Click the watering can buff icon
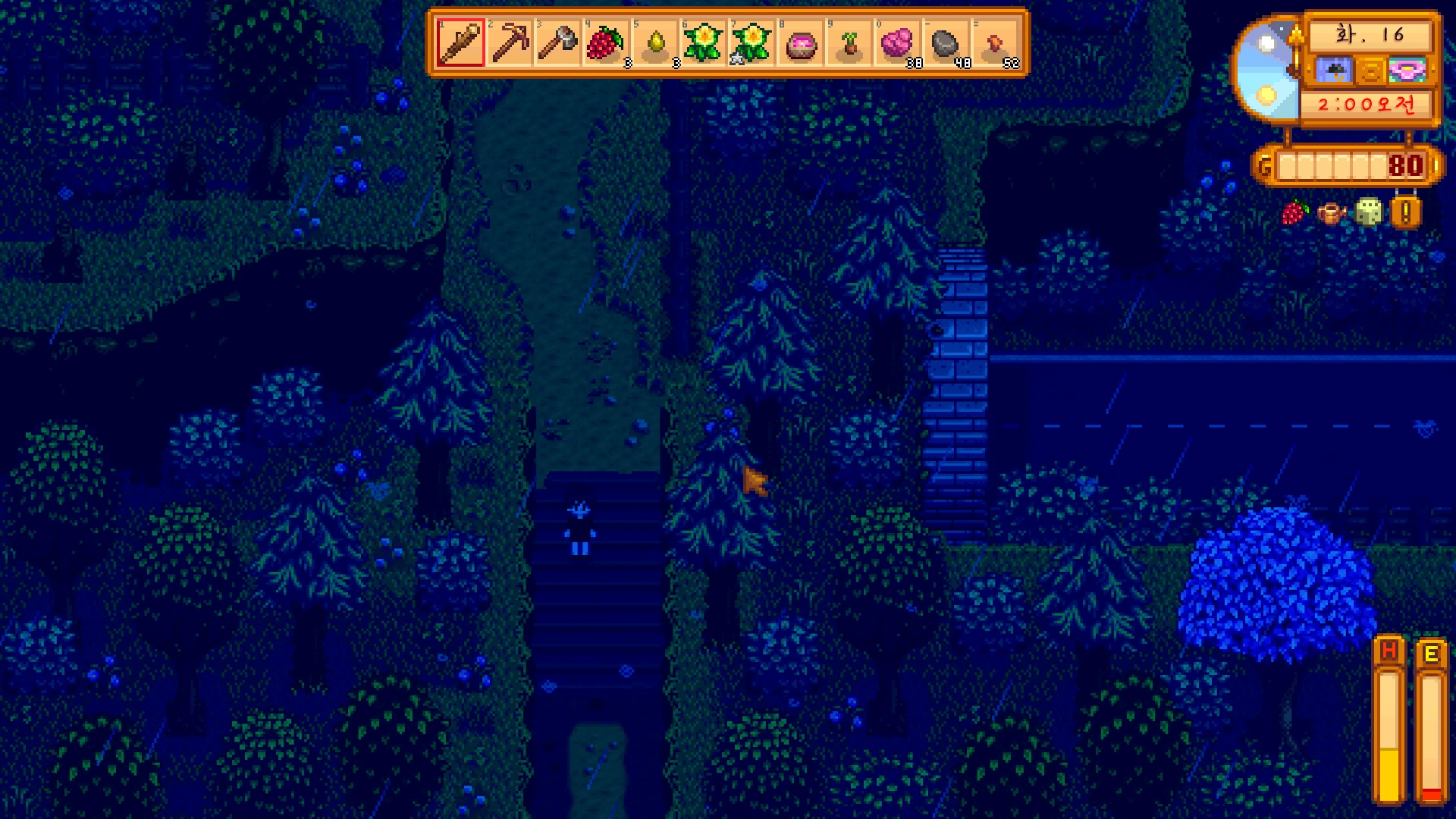1456x819 pixels. pos(1332,213)
